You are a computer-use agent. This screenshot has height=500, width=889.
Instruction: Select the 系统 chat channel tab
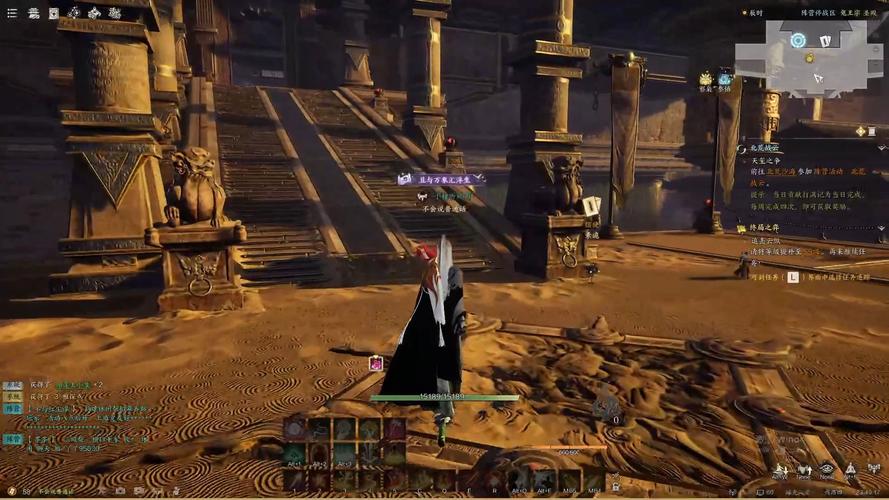[x=12, y=384]
